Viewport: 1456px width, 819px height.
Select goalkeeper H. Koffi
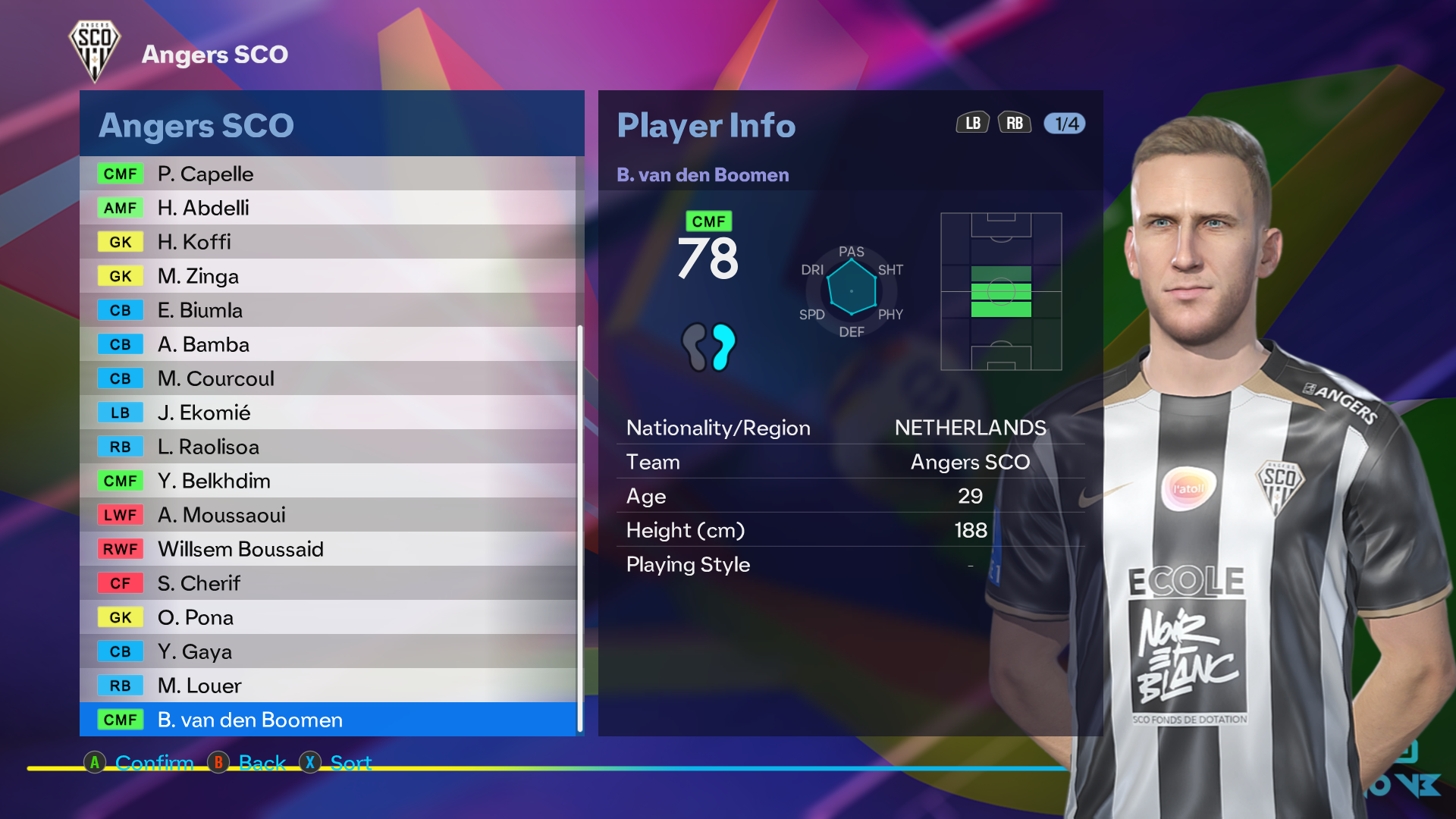pyautogui.click(x=328, y=242)
